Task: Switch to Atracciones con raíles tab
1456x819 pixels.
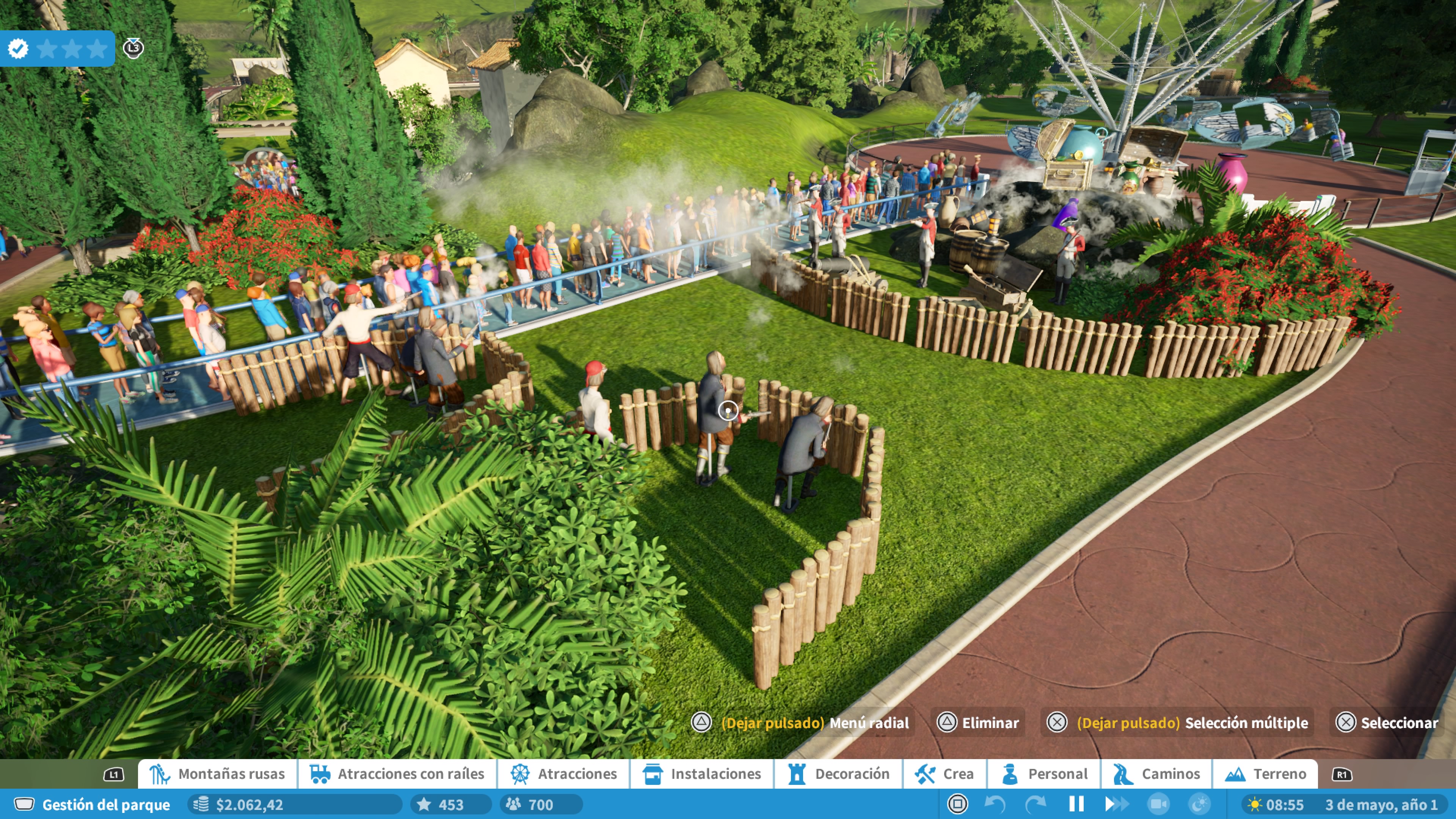Action: [x=397, y=774]
